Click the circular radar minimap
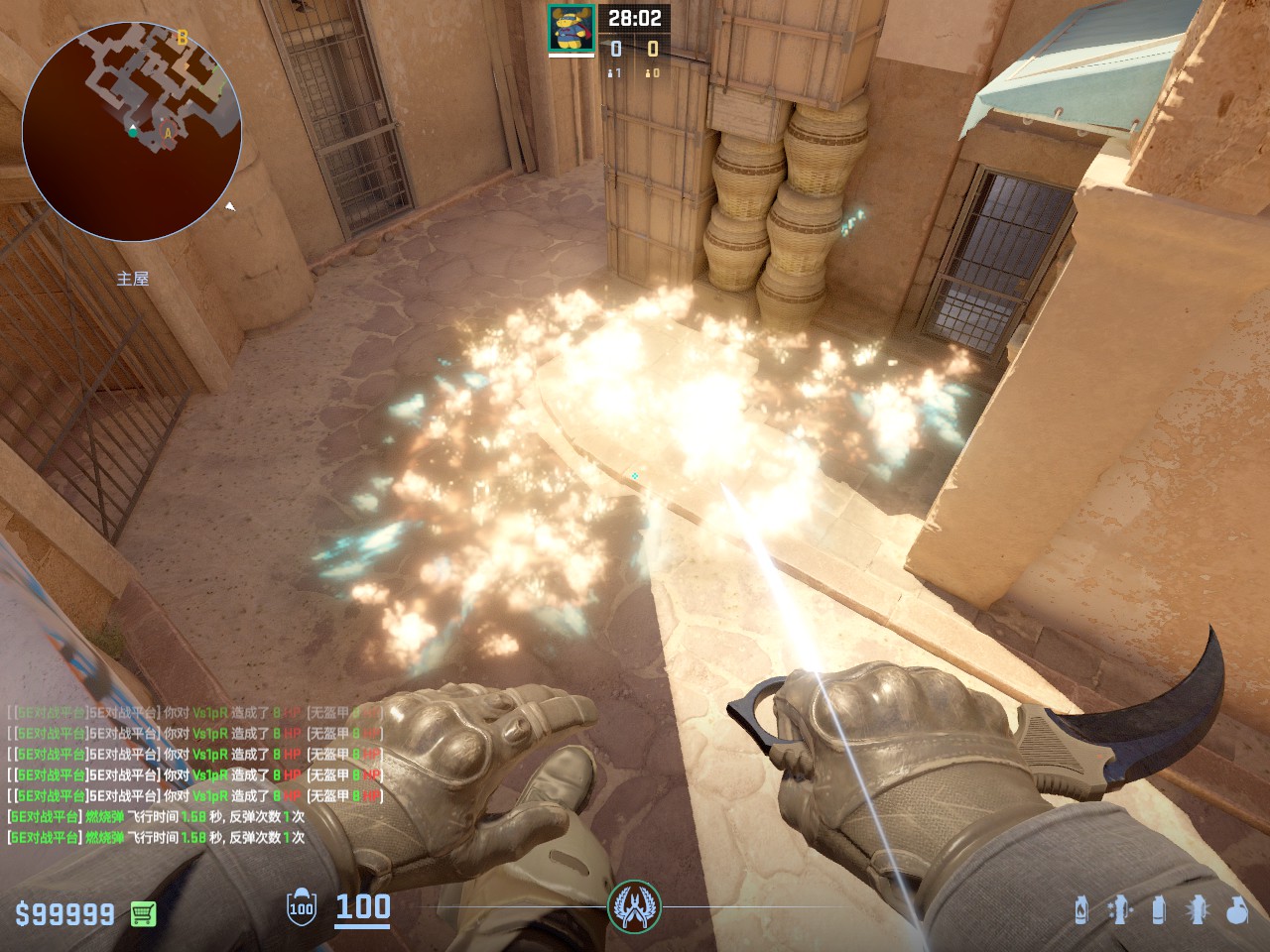 132,132
